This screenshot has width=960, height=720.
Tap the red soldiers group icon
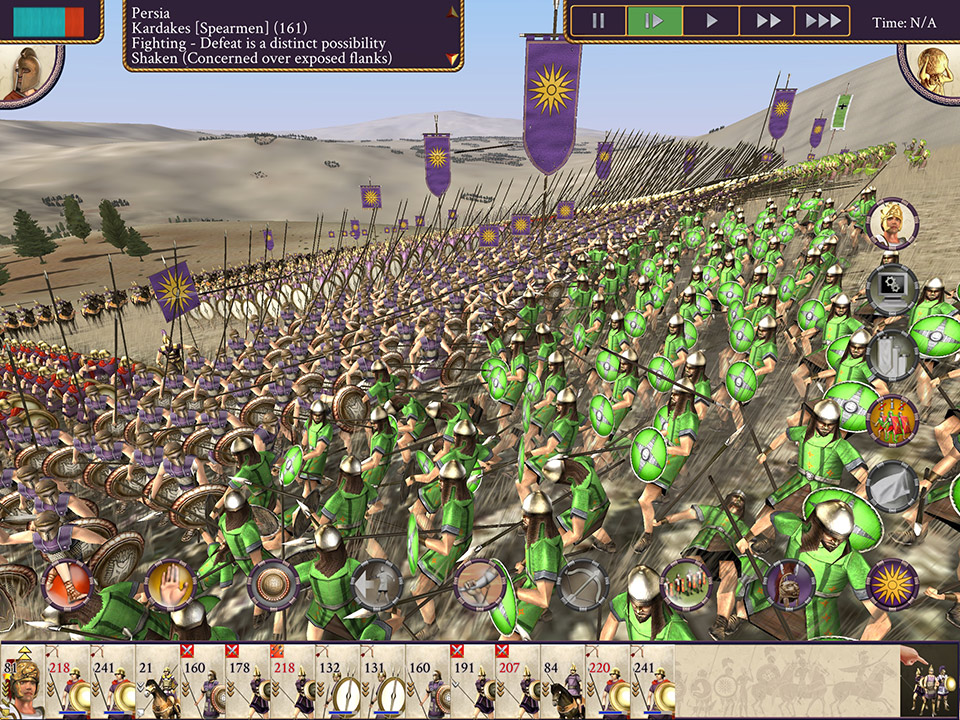(891, 419)
